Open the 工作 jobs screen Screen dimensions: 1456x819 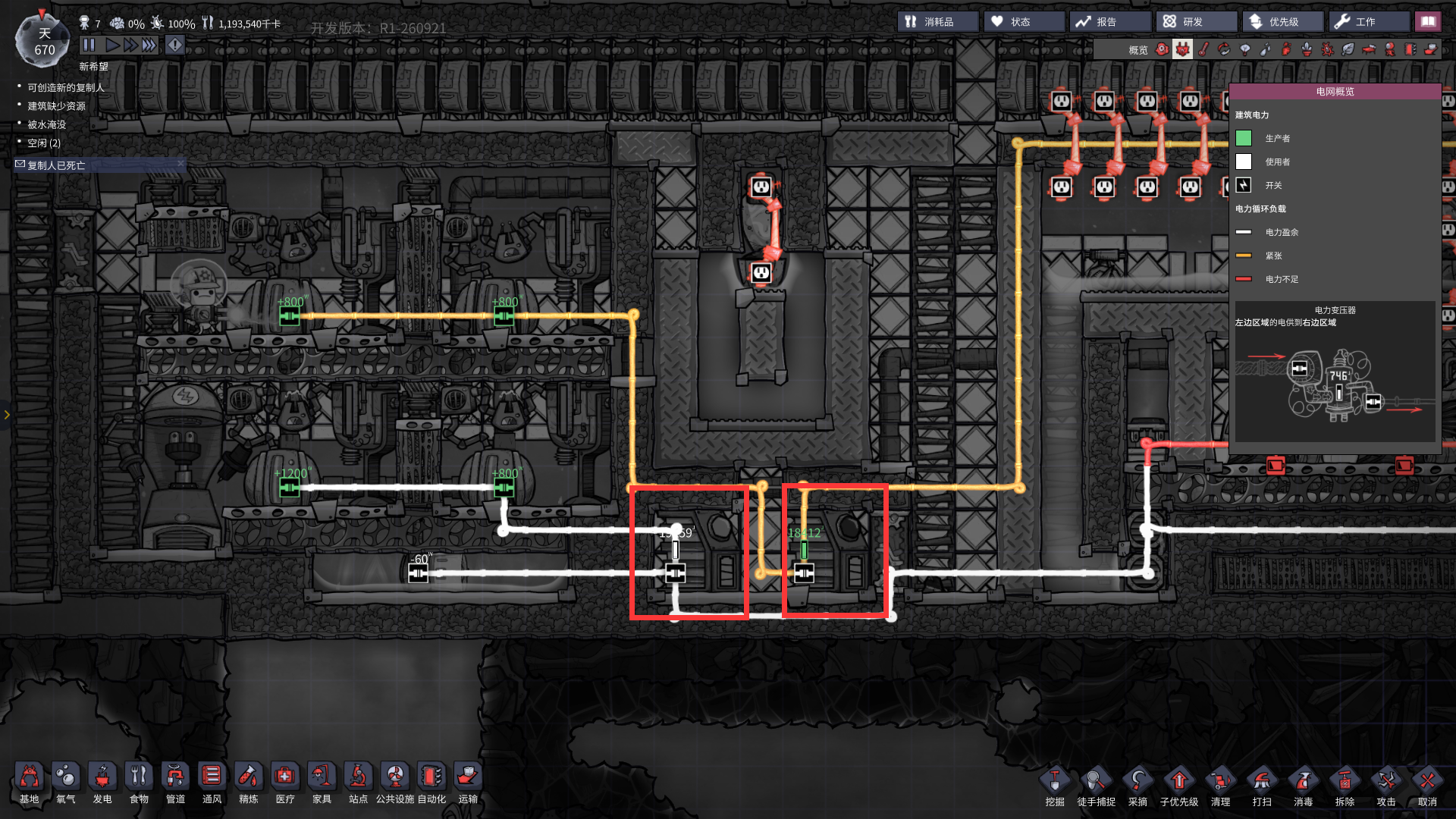1369,20
